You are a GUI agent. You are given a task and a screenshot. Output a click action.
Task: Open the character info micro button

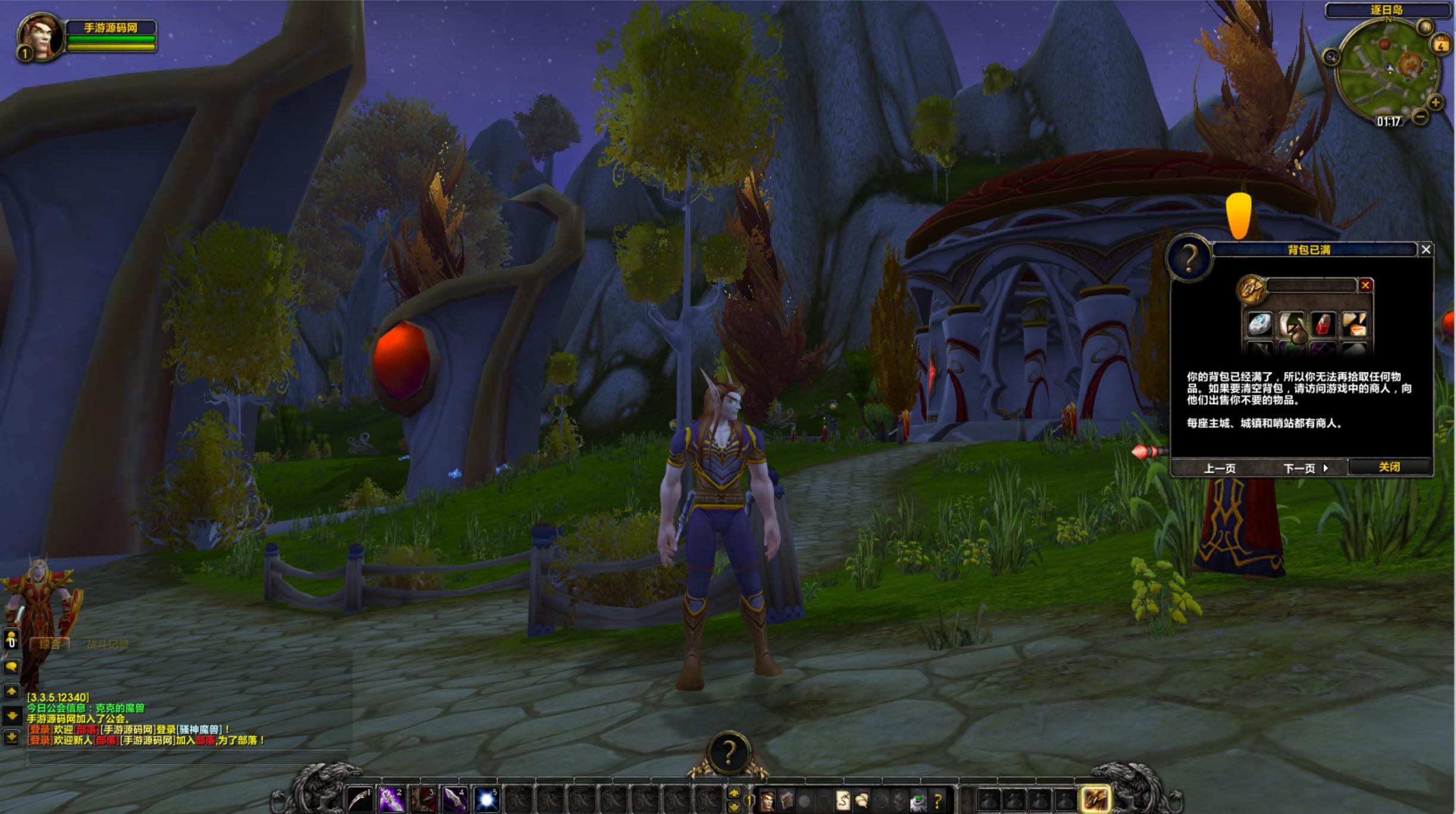(x=767, y=801)
